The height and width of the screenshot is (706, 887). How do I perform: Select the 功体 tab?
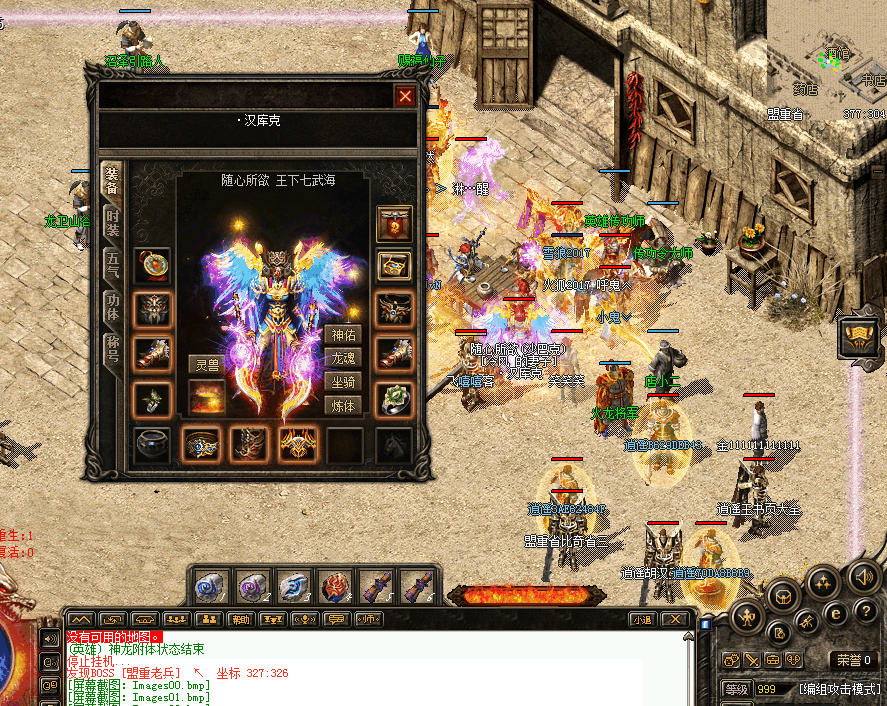click(x=112, y=306)
